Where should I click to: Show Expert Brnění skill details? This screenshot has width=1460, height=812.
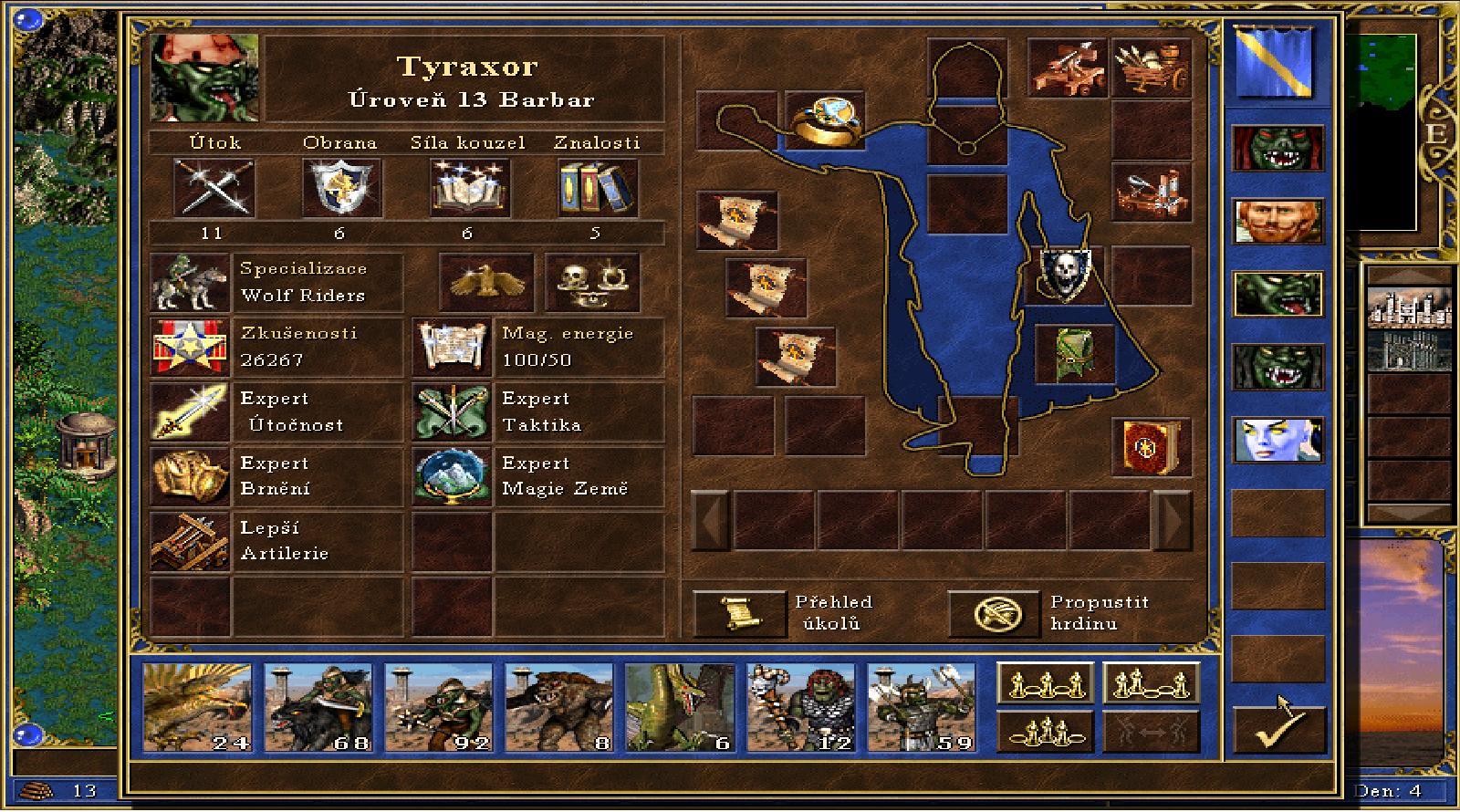point(189,476)
